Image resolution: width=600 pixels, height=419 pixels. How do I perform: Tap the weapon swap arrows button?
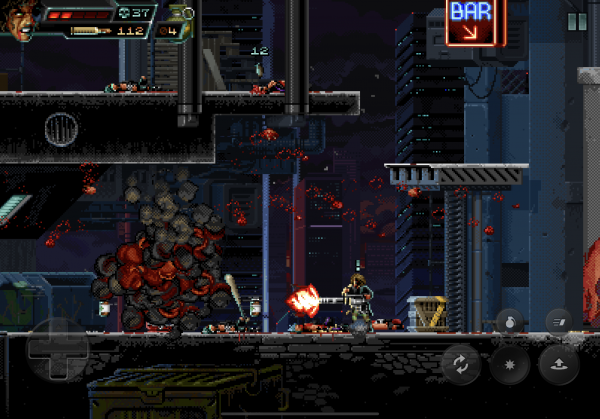click(x=461, y=363)
